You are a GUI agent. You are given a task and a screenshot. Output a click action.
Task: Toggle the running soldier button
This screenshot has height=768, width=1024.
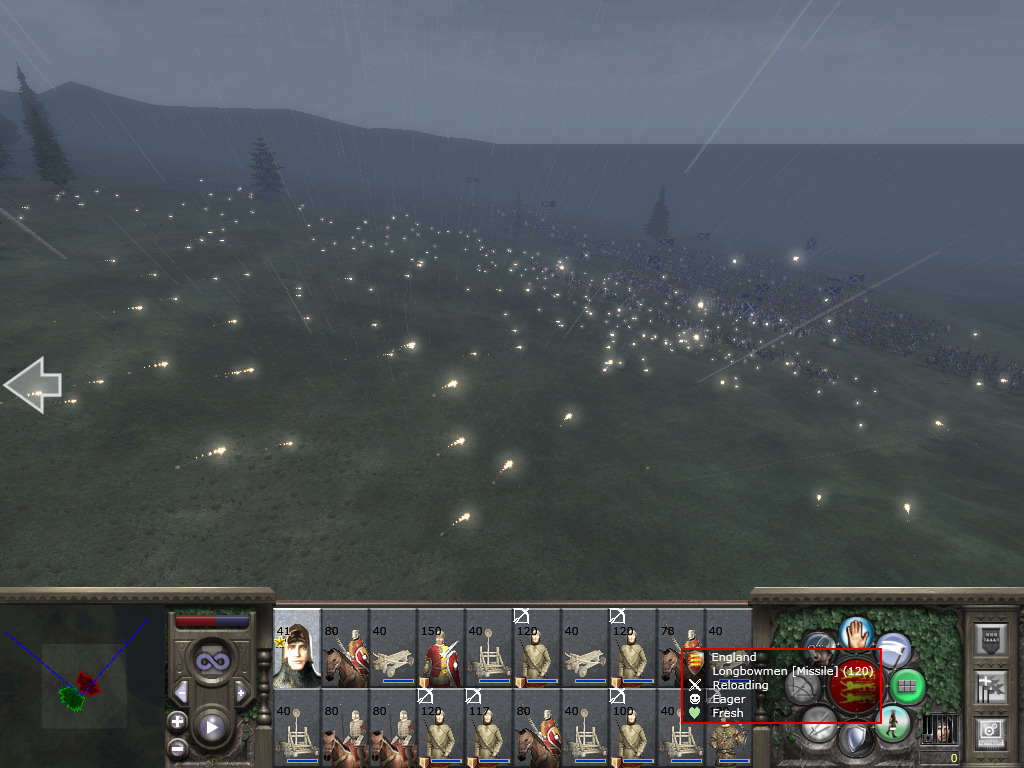(x=892, y=722)
